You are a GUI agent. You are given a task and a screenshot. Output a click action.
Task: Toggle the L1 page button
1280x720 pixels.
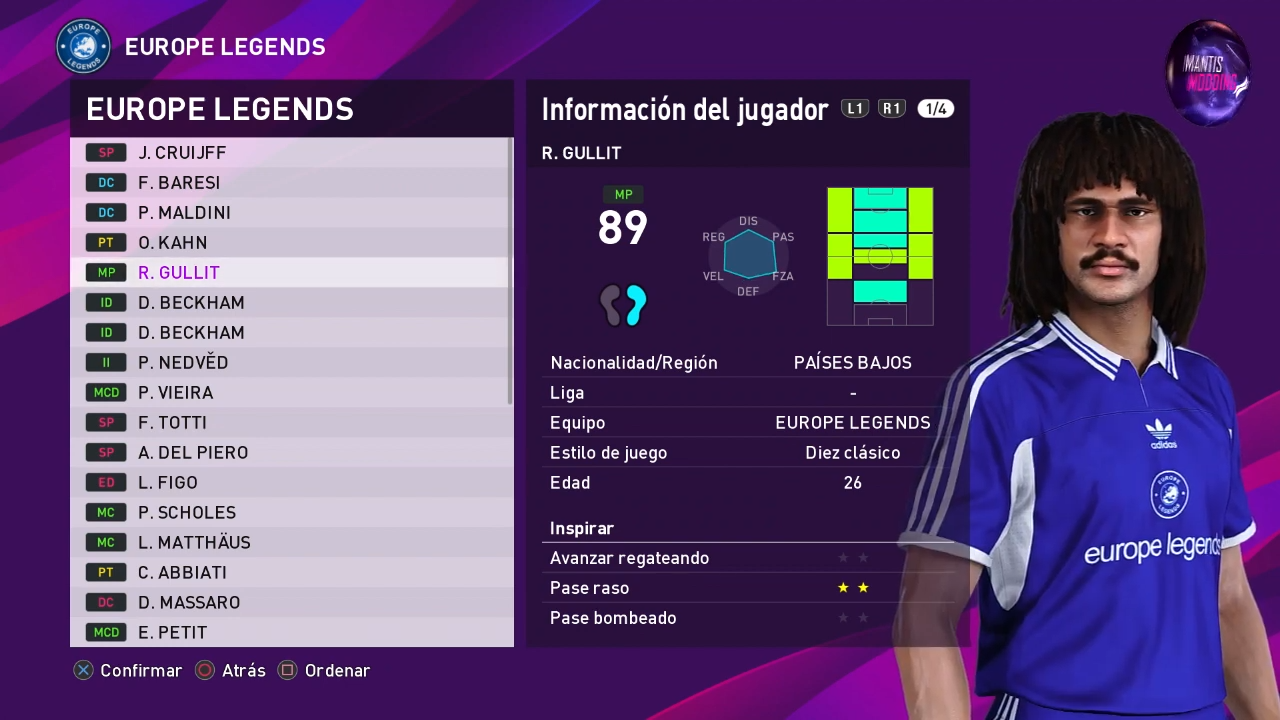tap(855, 108)
